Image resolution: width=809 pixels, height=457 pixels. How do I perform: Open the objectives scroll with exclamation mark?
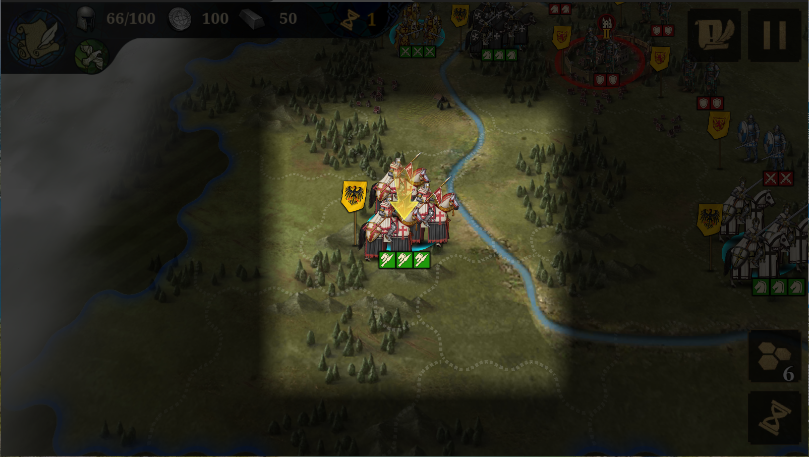coord(714,35)
